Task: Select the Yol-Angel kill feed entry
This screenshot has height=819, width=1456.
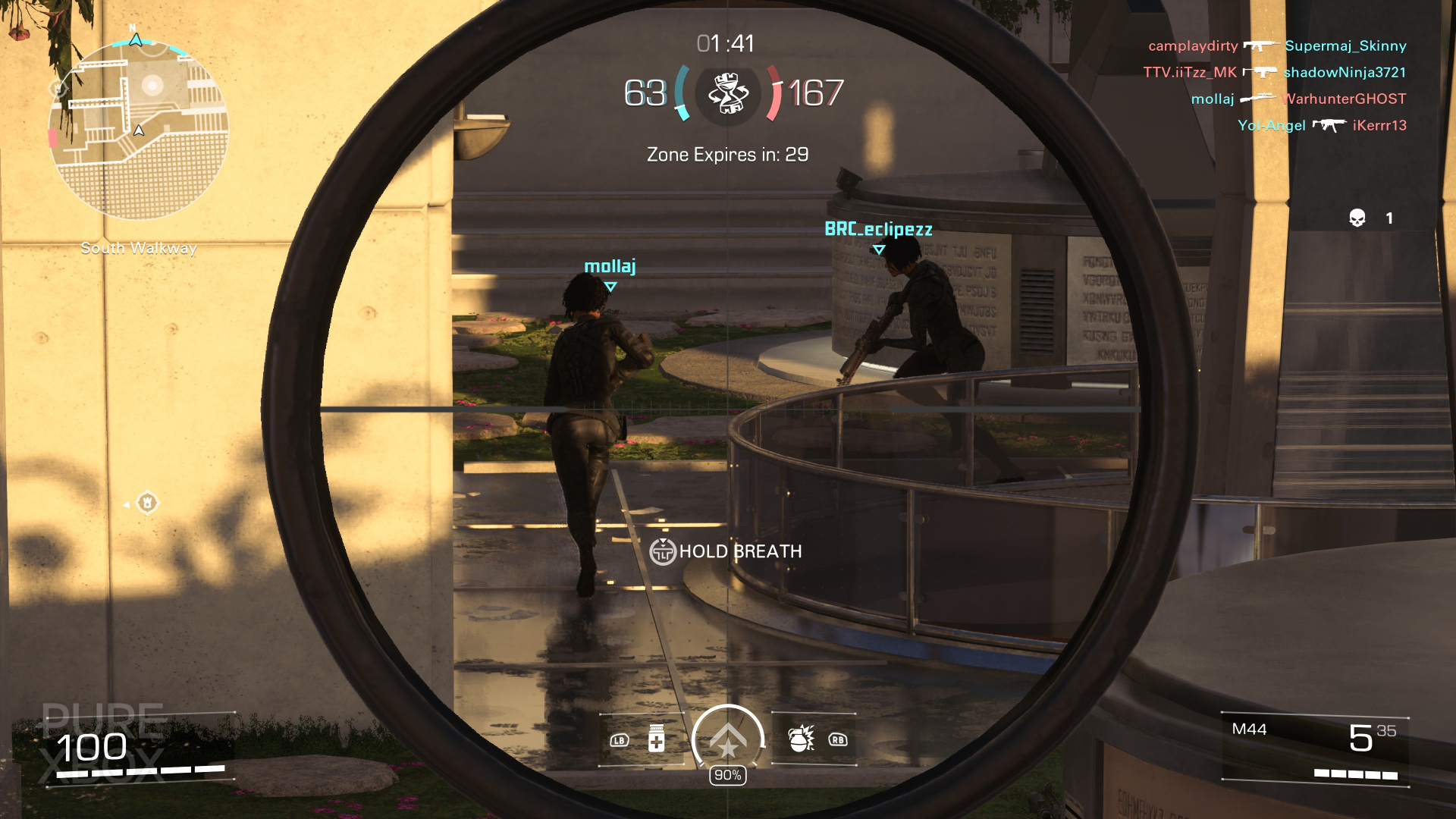Action: click(1321, 126)
